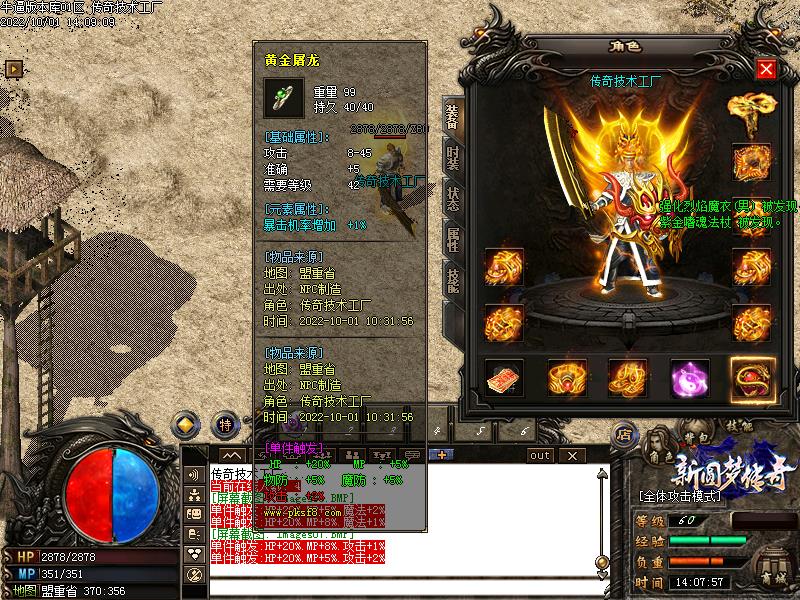Viewport: 800px width, 600px height.
Task: Select the purple yin-yang orb slot
Action: click(690, 378)
